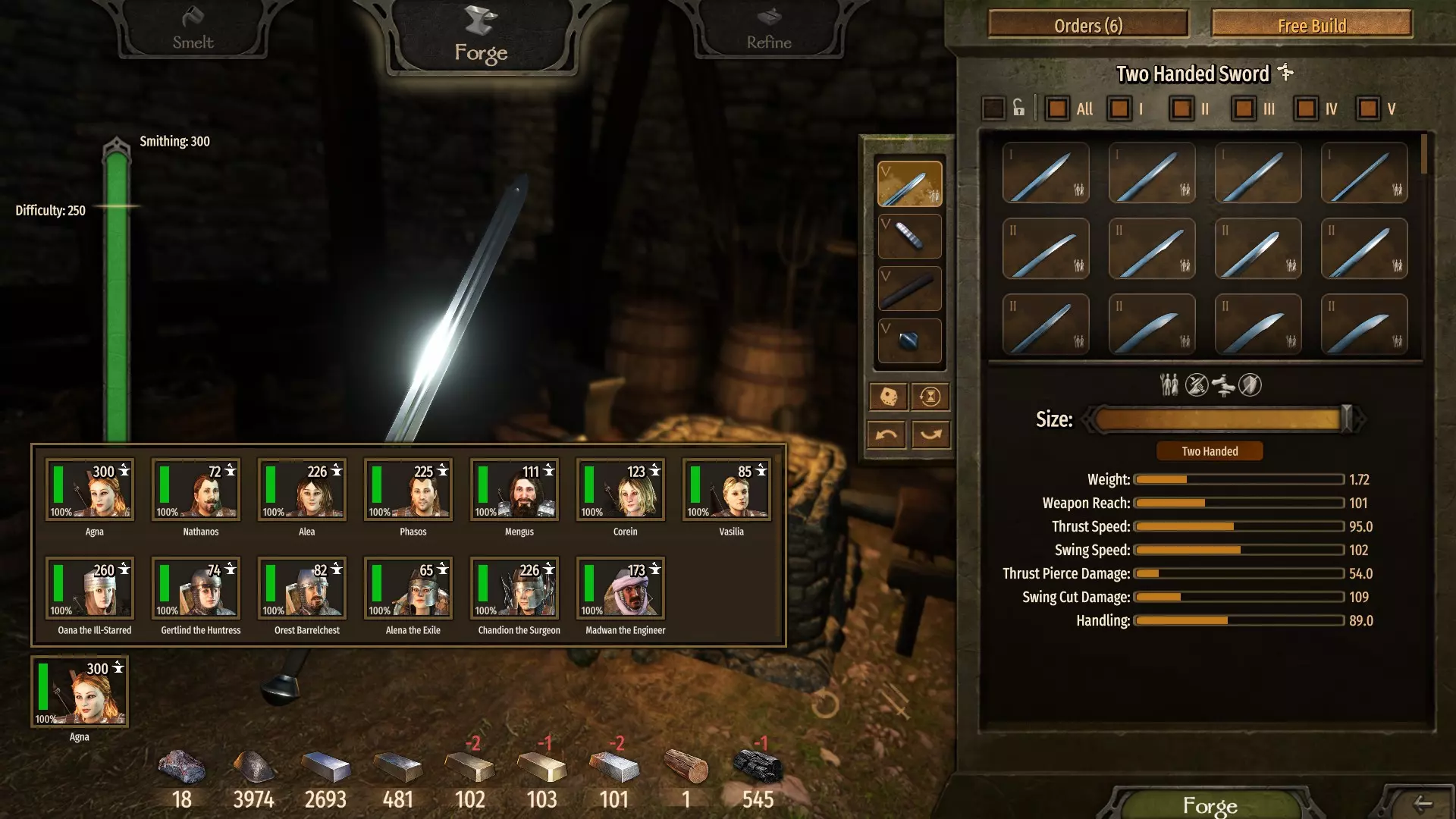Toggle the All tier filter checkbox
Image resolution: width=1456 pixels, height=819 pixels.
pos(1057,108)
